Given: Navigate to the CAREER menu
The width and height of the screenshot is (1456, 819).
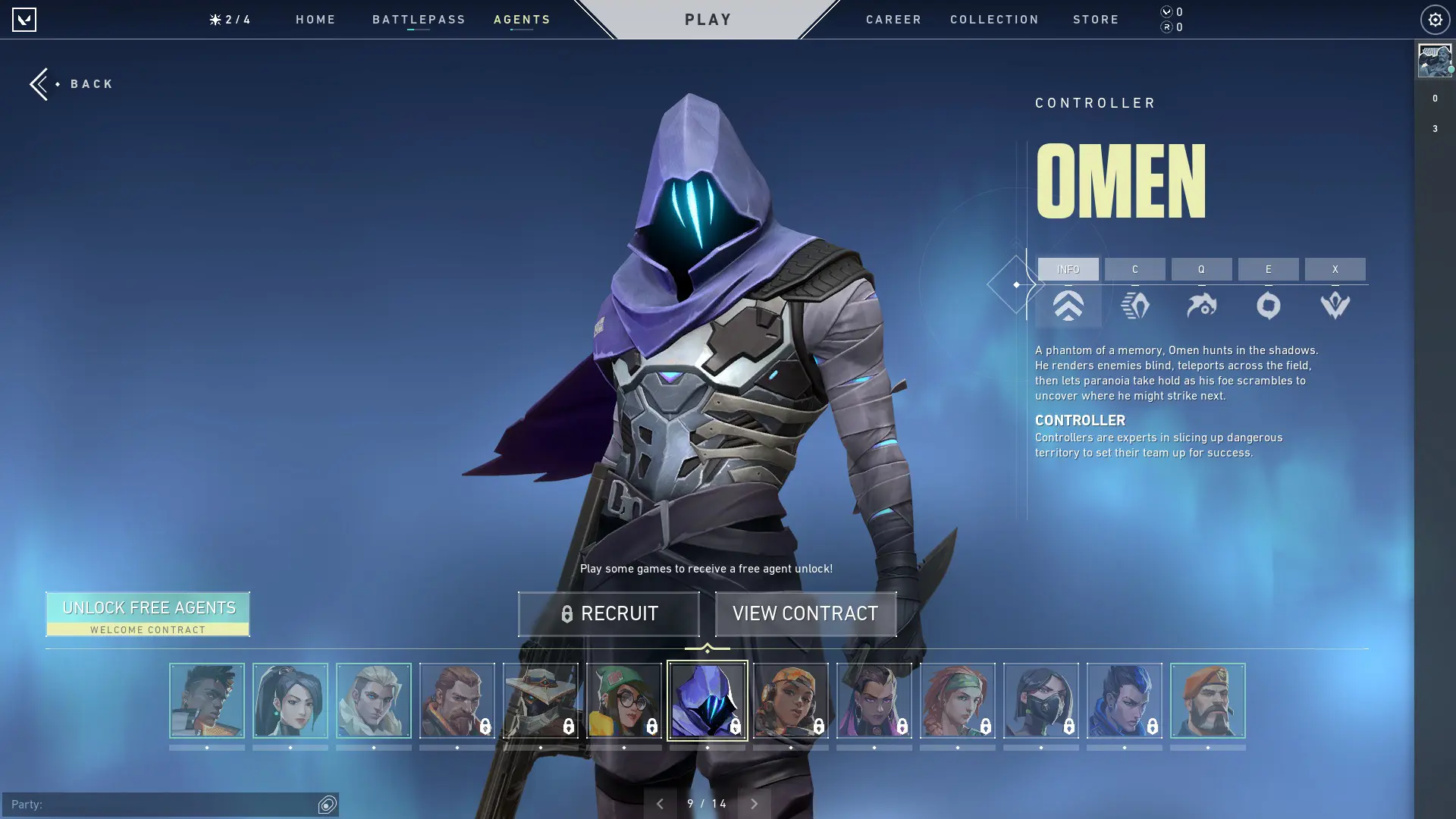Looking at the screenshot, I should click(893, 19).
